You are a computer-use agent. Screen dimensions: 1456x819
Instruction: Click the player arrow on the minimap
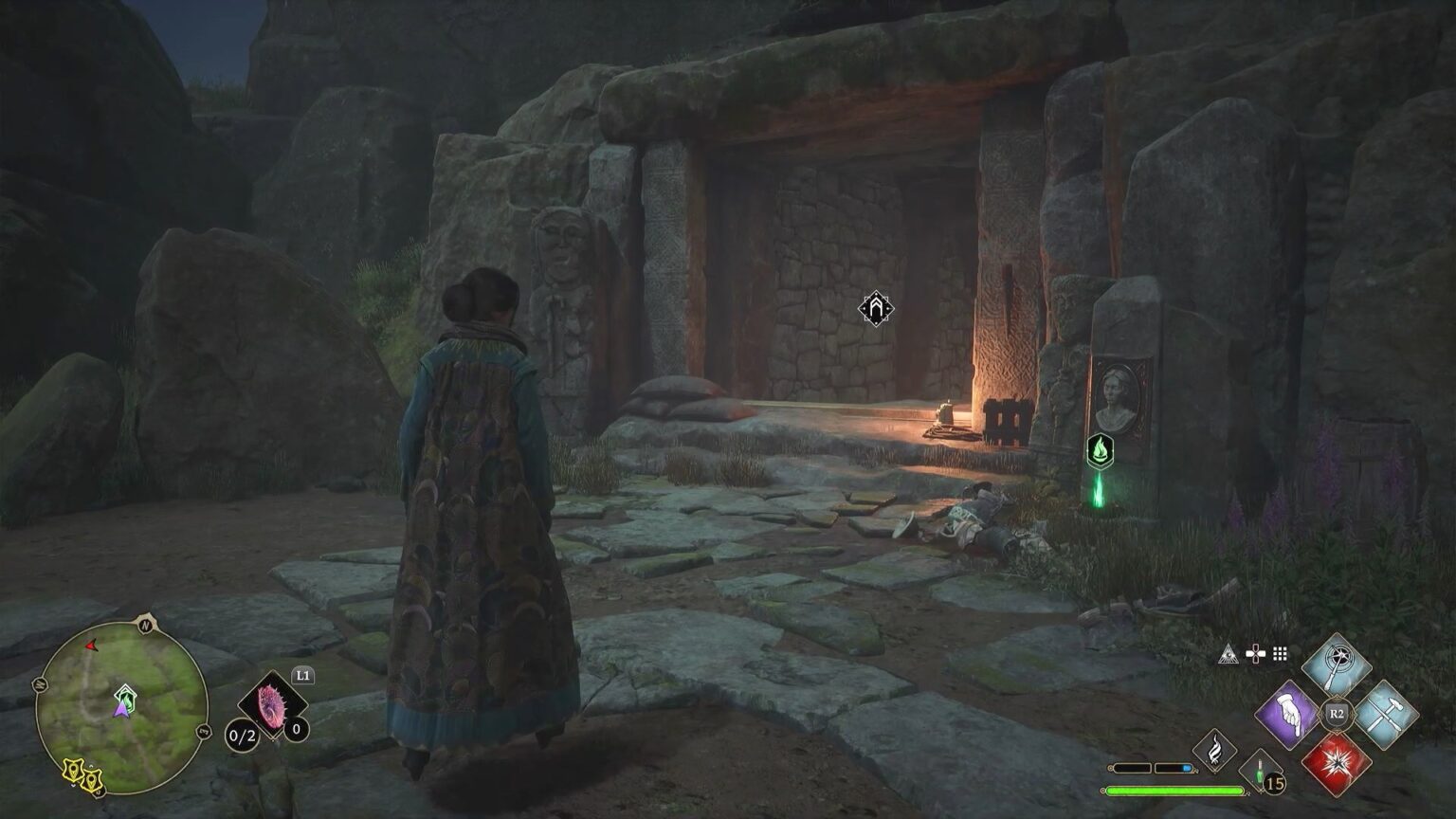(x=121, y=710)
